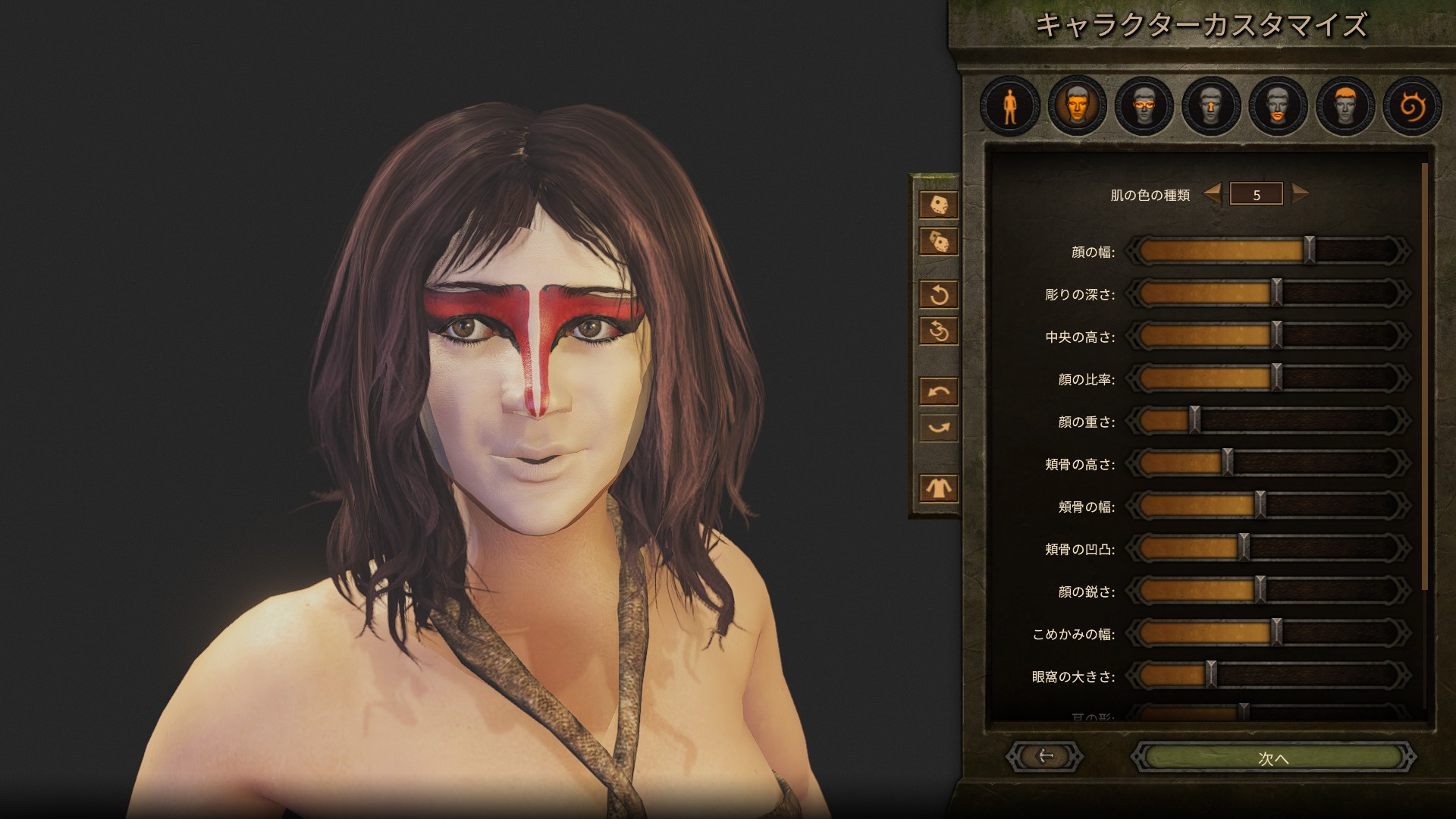Select the nose customization tab

point(1210,105)
